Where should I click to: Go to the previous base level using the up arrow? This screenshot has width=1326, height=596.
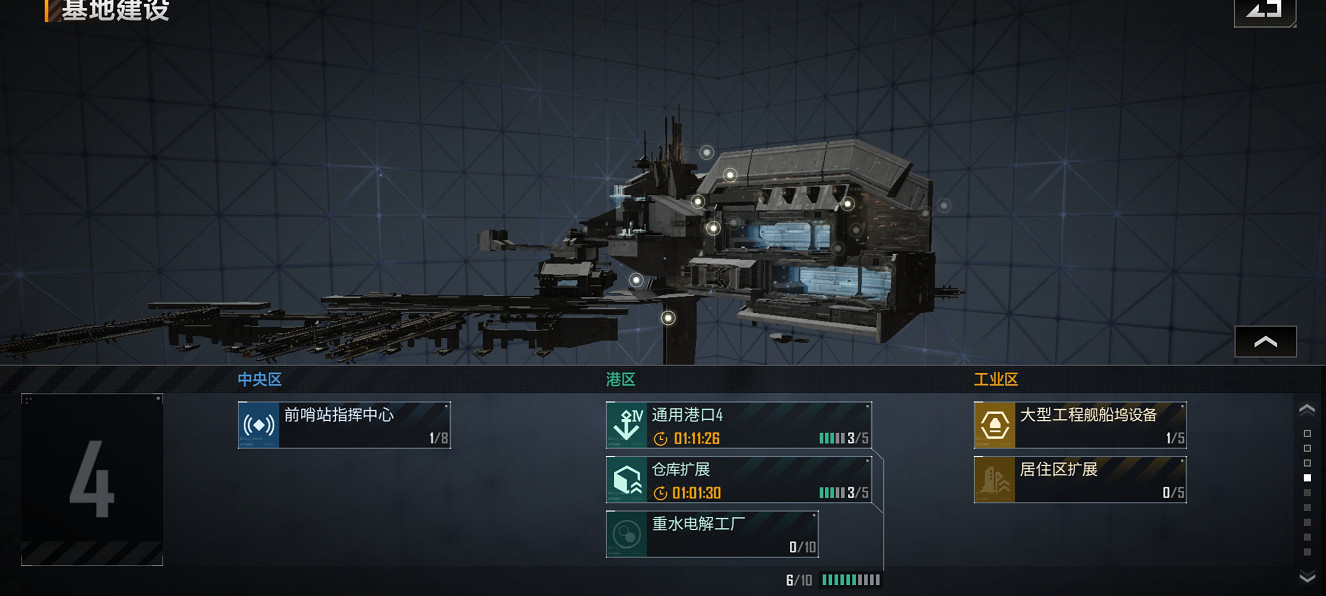[x=1306, y=409]
